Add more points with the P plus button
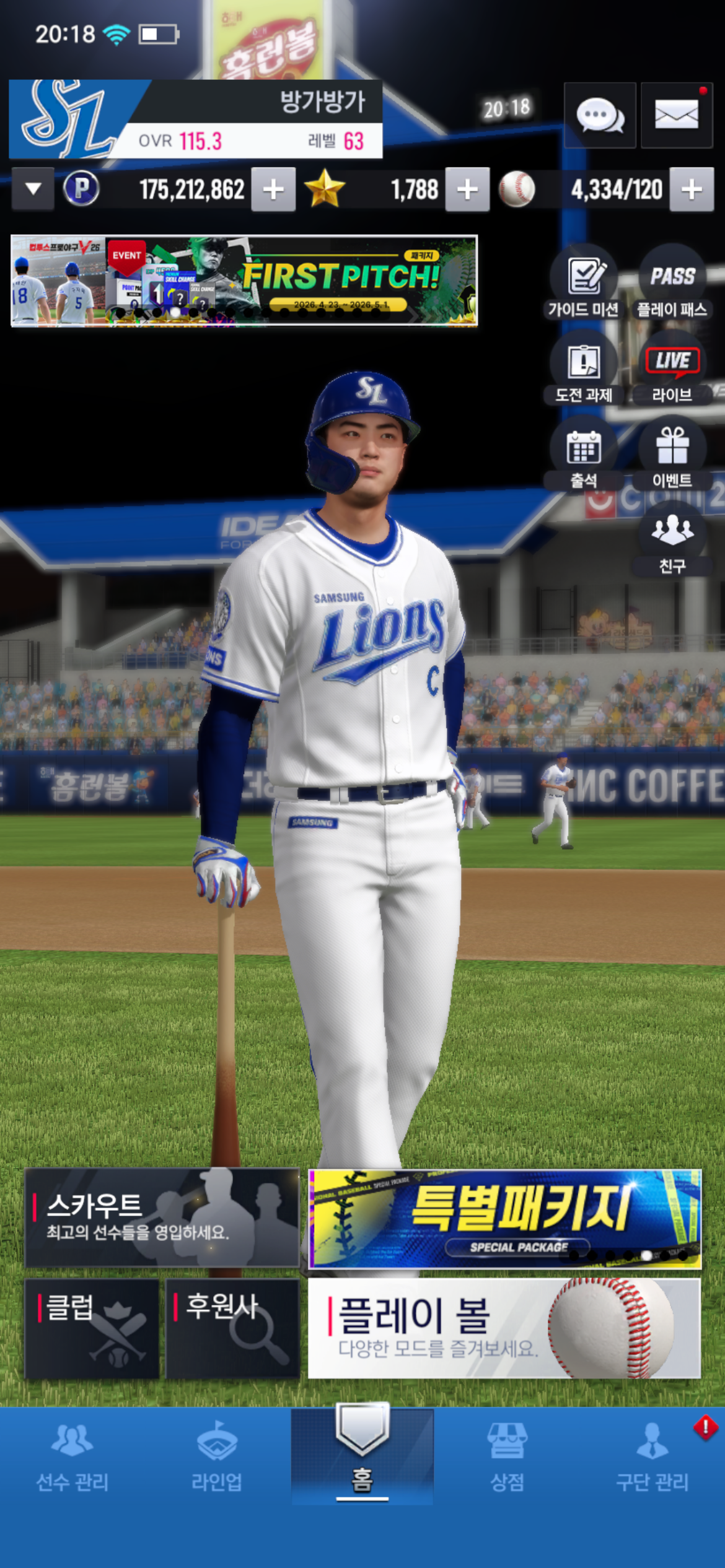Viewport: 725px width, 1568px height. click(273, 189)
